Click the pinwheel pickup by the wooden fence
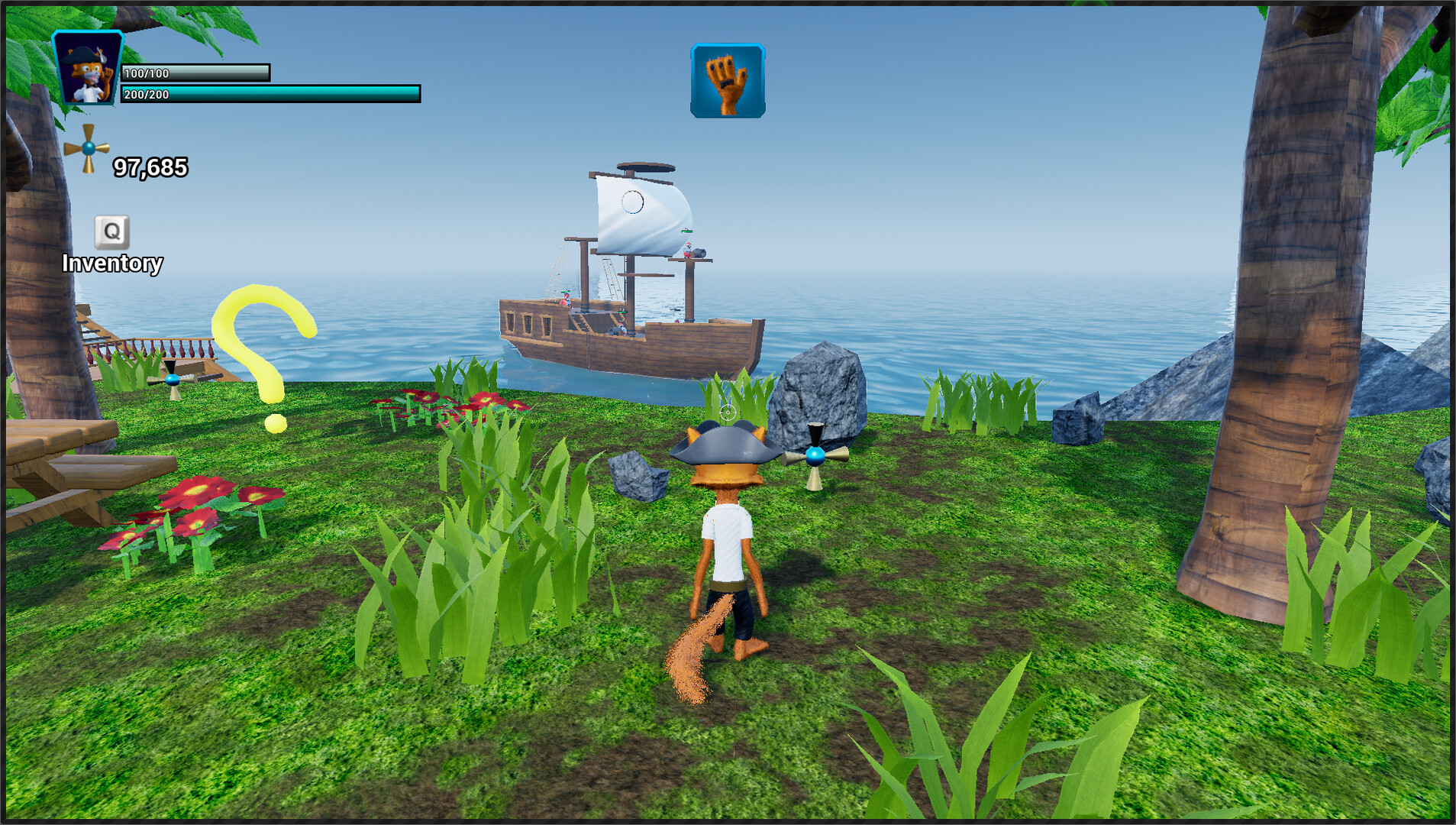 pos(172,382)
